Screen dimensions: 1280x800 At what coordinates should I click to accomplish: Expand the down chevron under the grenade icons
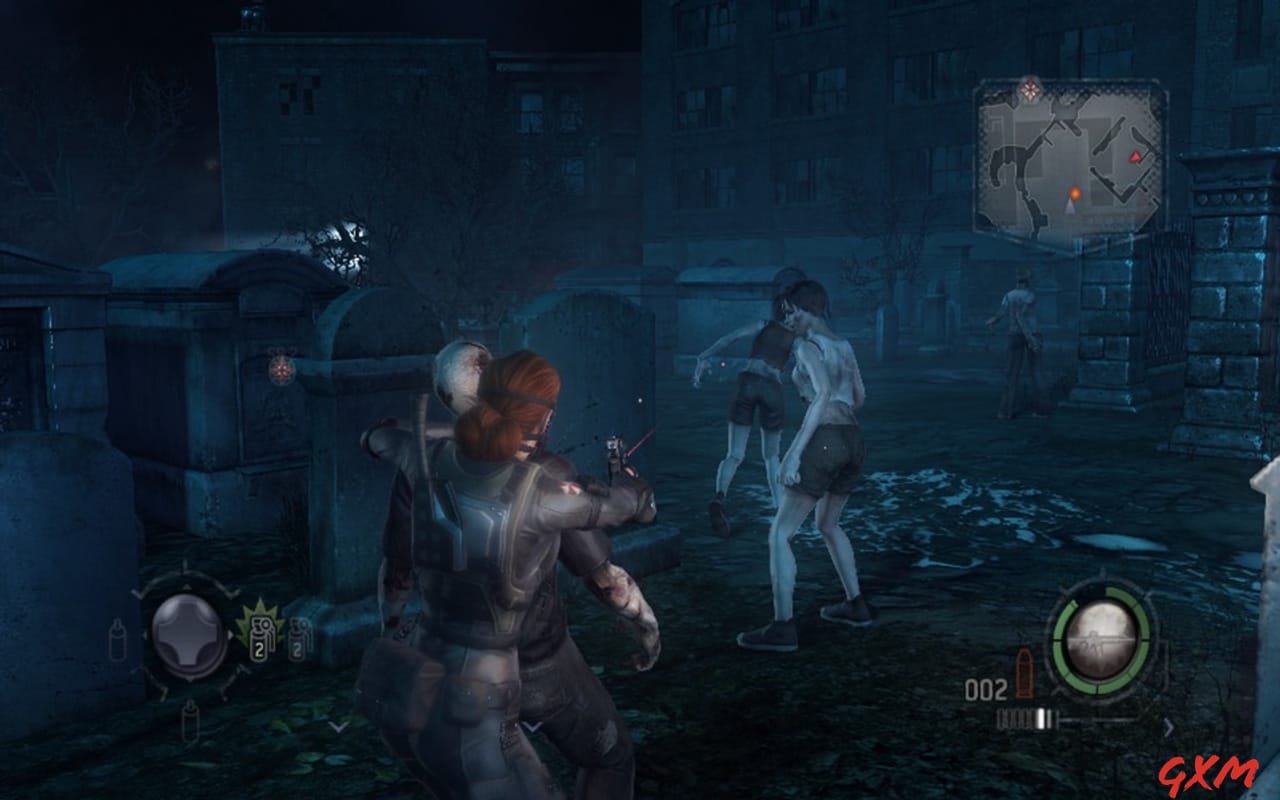pos(337,727)
